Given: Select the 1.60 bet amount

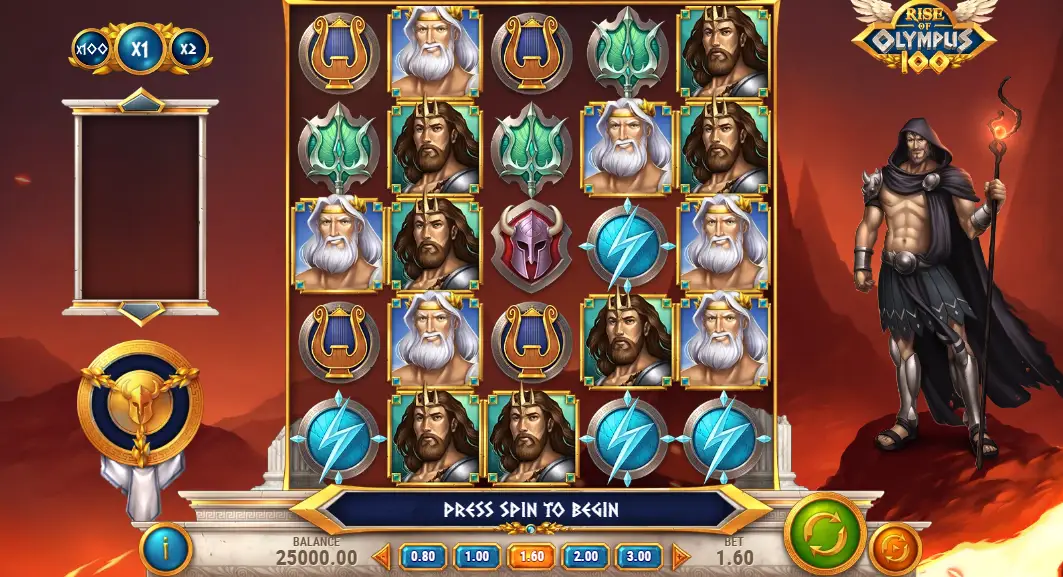Looking at the screenshot, I should tap(530, 556).
